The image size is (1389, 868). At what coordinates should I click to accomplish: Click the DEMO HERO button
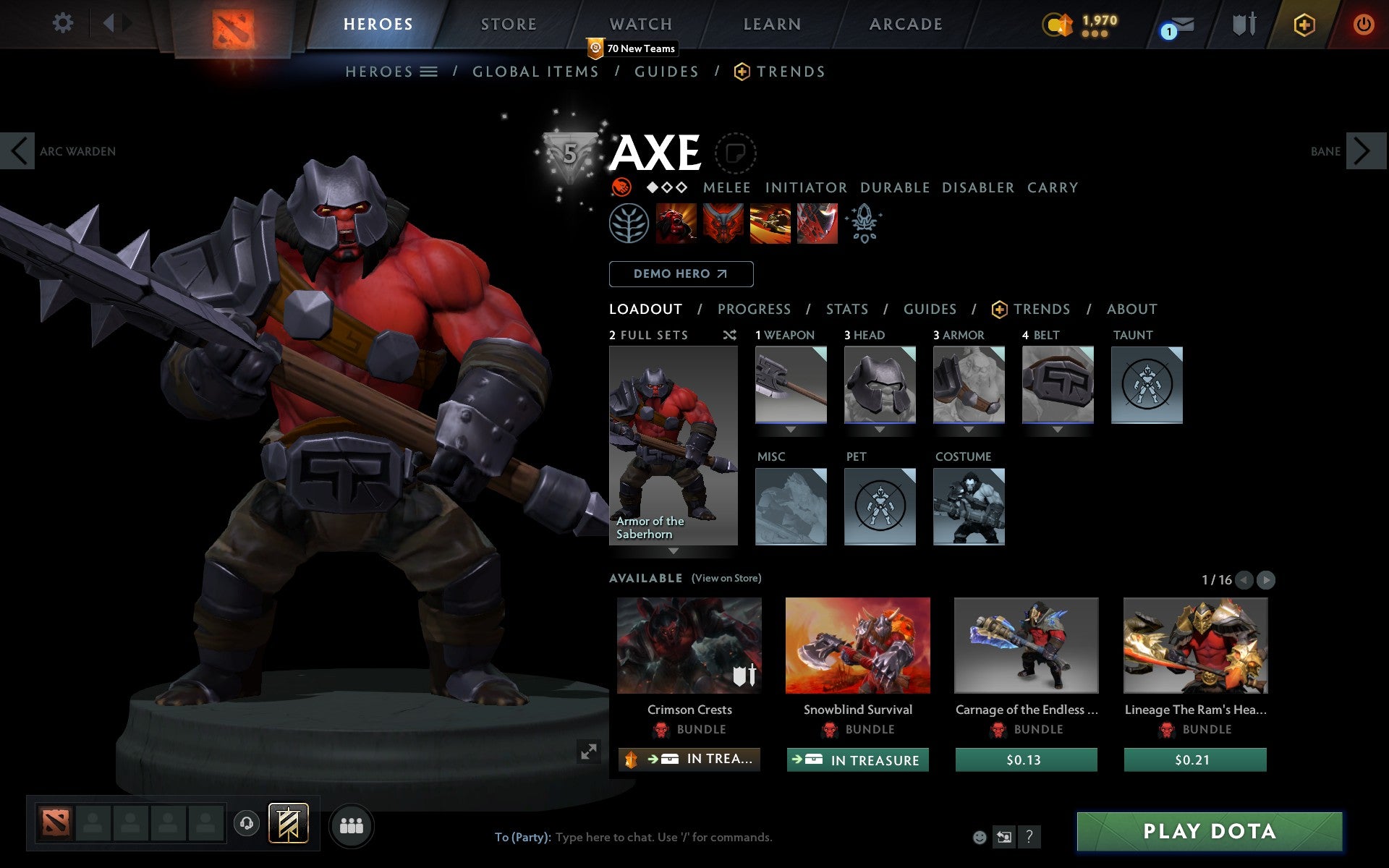(x=681, y=274)
